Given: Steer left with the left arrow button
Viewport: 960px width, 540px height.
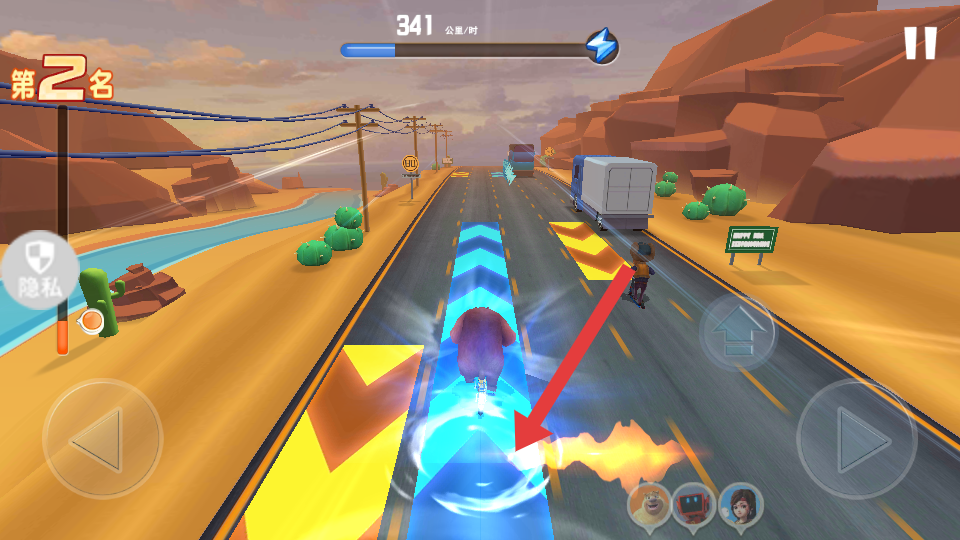Looking at the screenshot, I should [102, 438].
